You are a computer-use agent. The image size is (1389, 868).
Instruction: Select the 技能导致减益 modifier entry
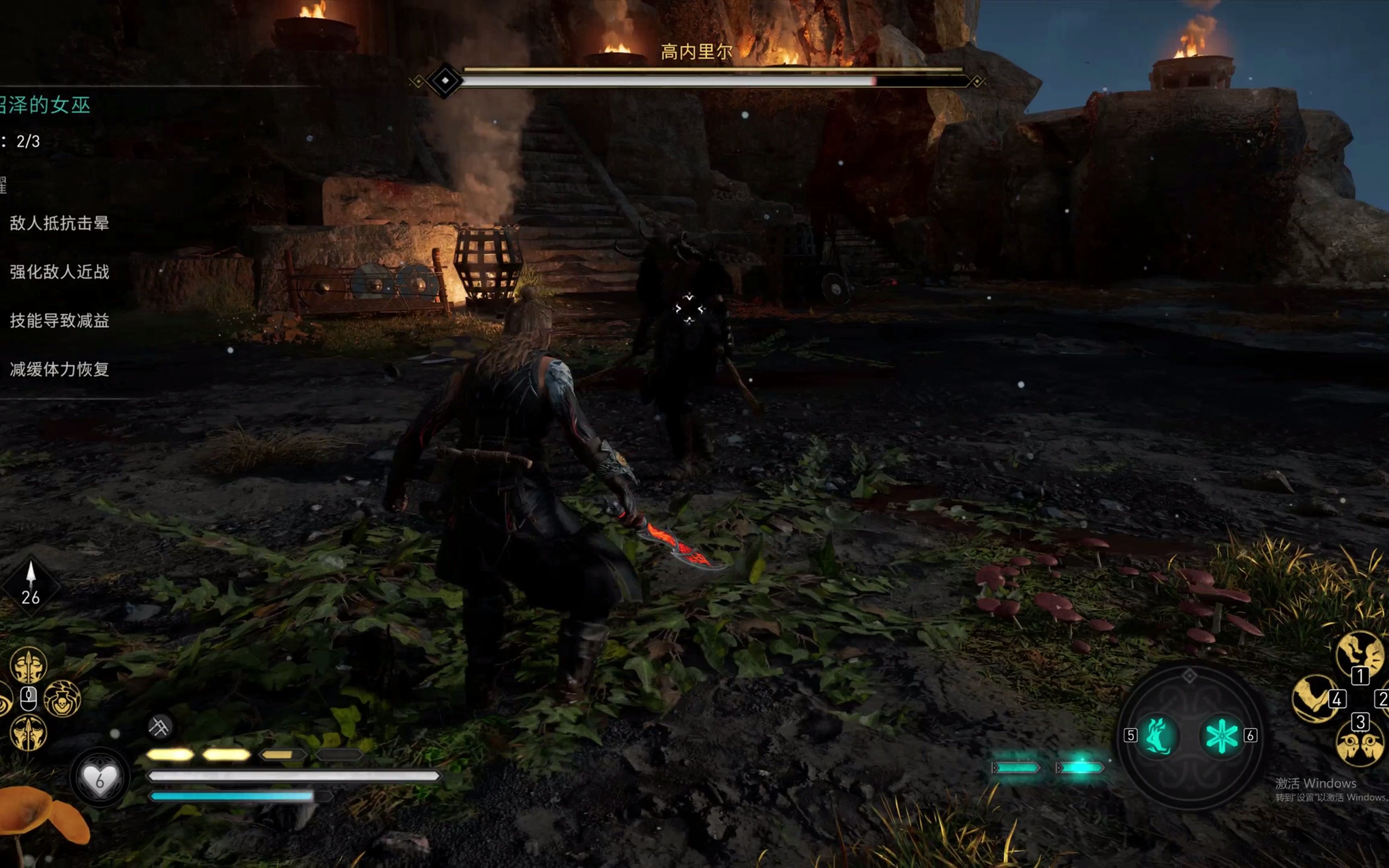pos(59,321)
